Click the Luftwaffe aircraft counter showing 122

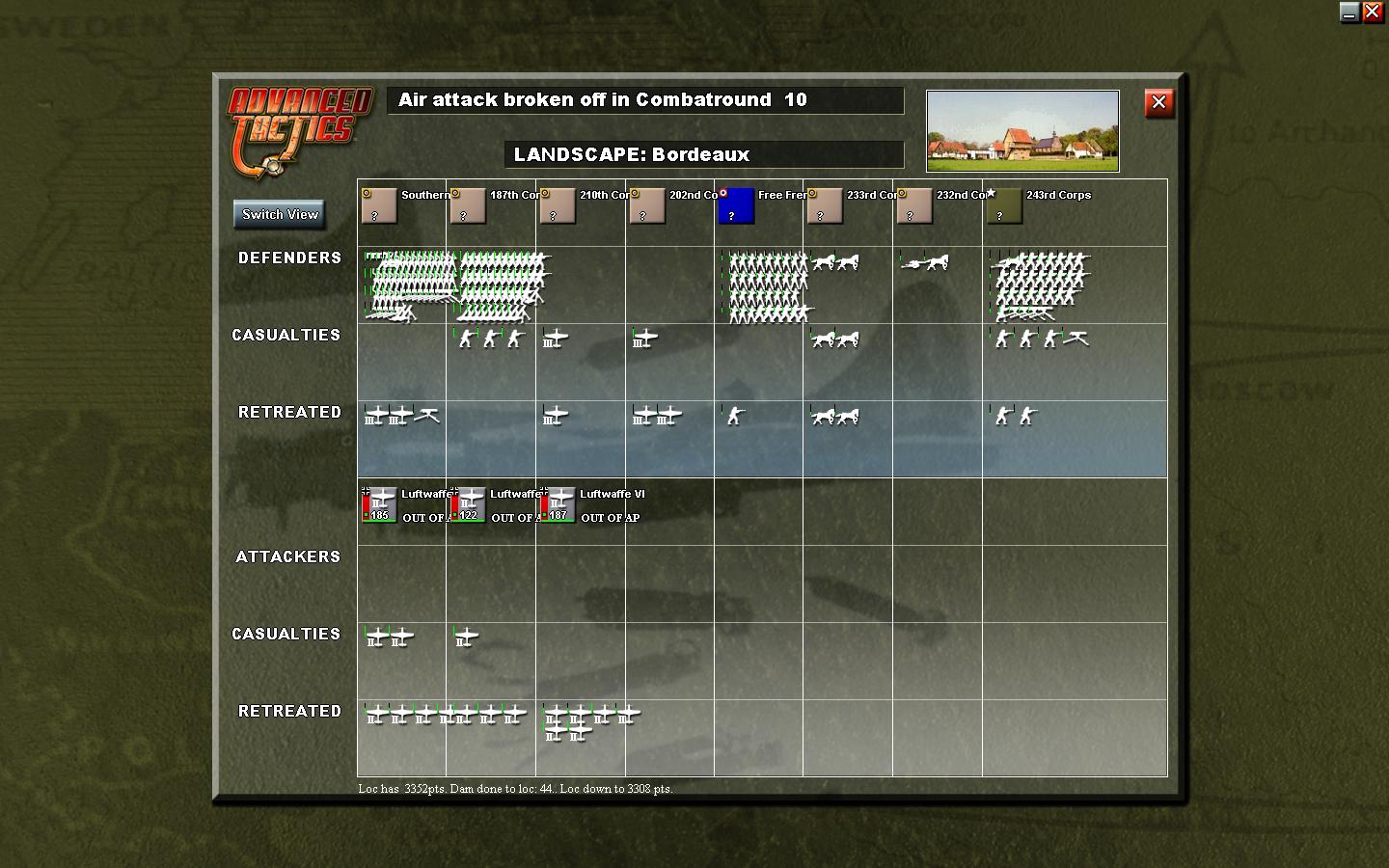coord(469,502)
